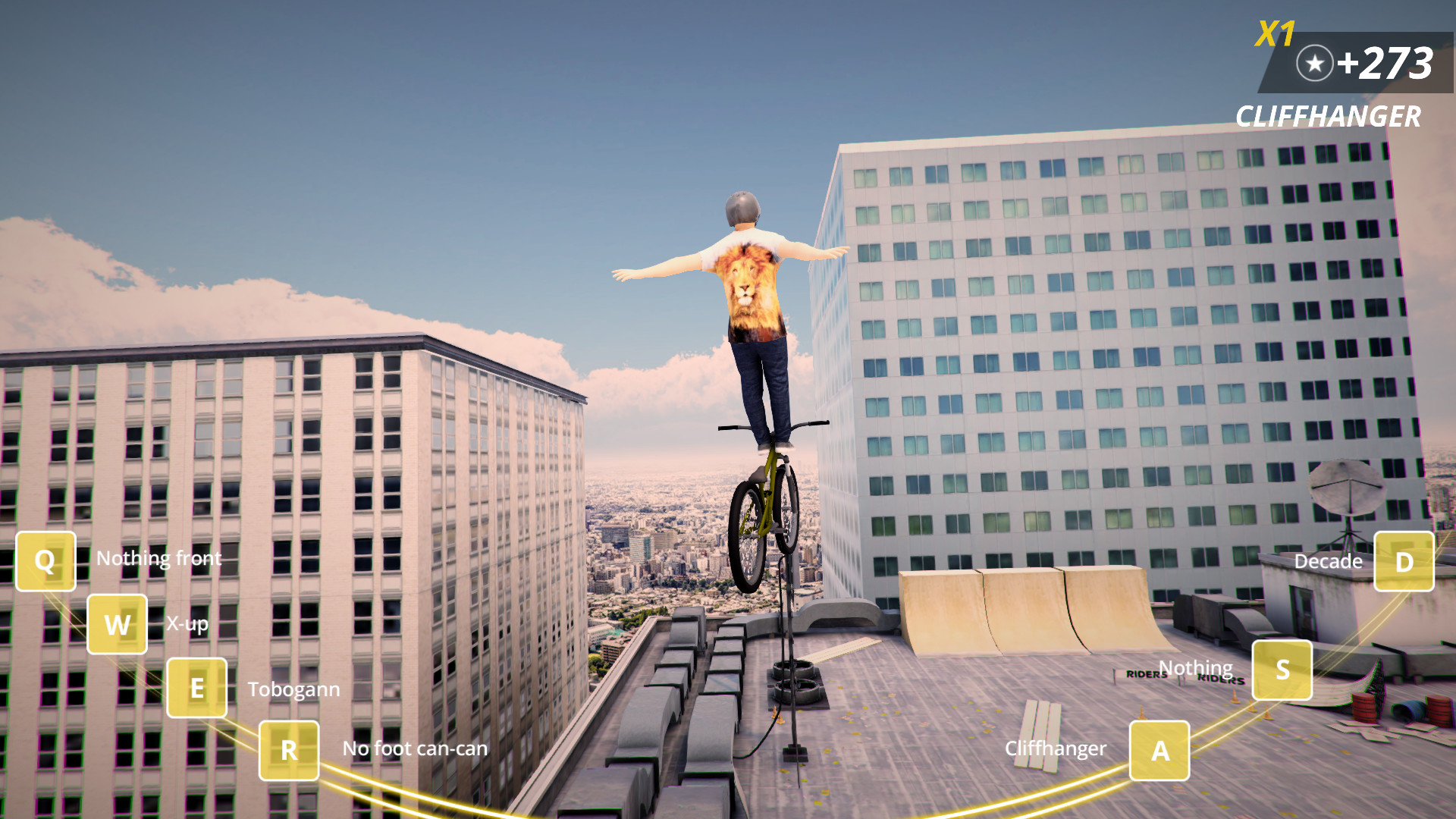Select the Q key icon for Nothing front
1456x819 pixels.
[x=44, y=561]
